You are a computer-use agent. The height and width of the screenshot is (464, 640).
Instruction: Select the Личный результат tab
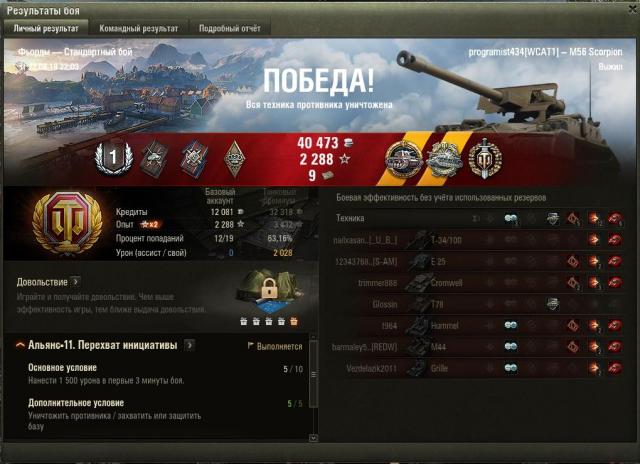pyautogui.click(x=45, y=28)
